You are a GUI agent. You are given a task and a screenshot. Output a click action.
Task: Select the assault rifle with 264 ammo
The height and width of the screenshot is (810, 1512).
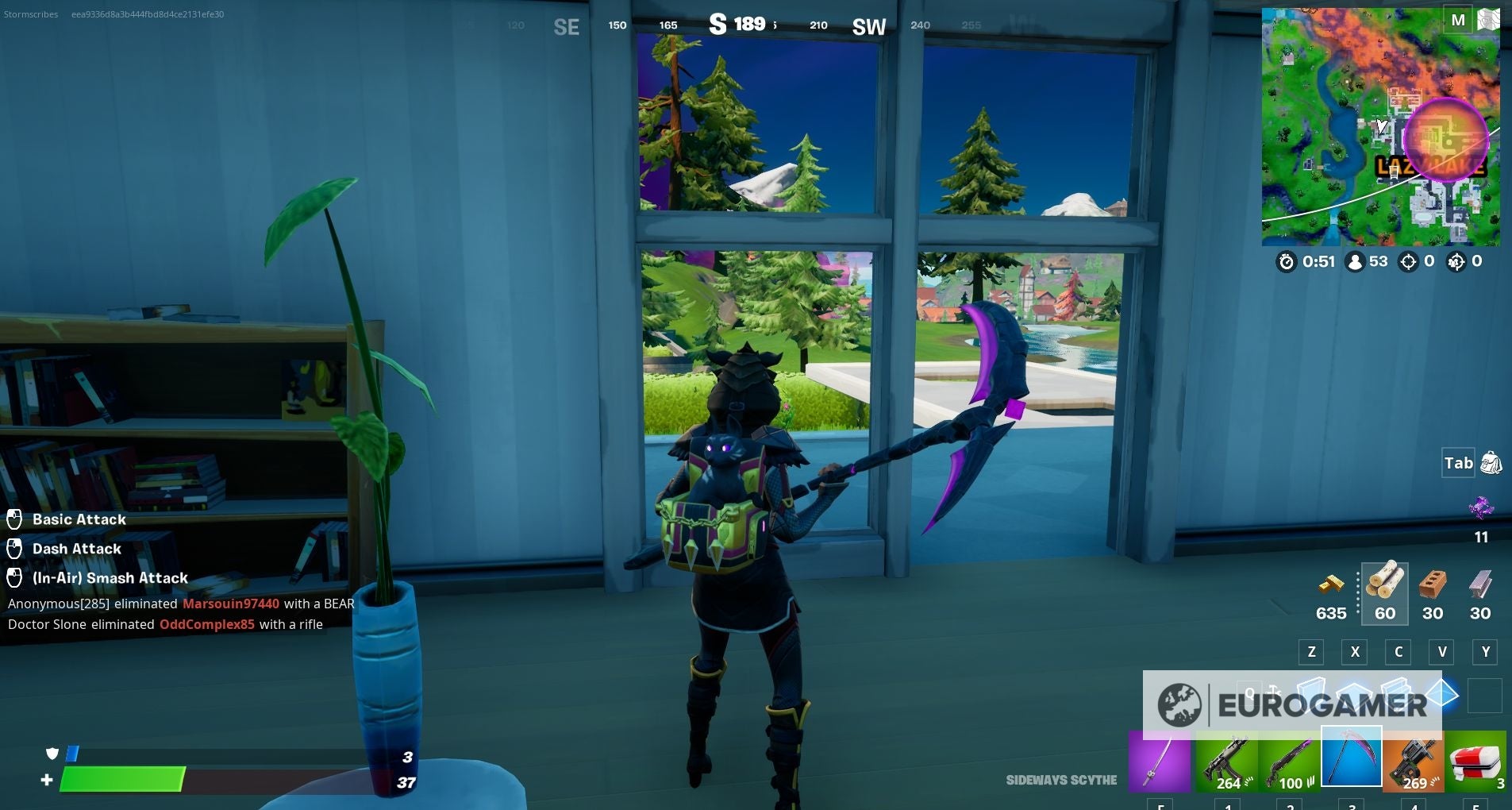[1226, 761]
